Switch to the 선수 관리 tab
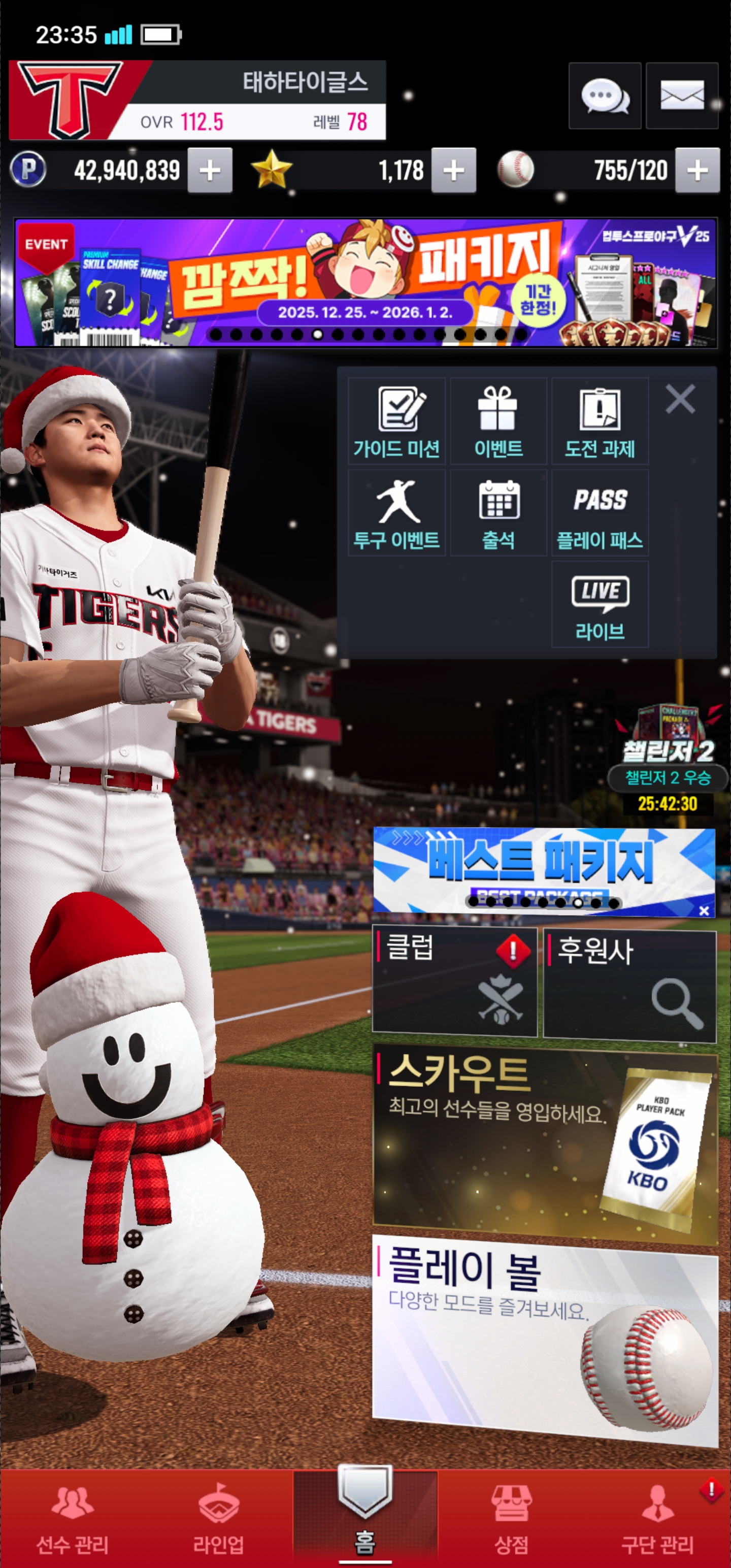Image resolution: width=731 pixels, height=1568 pixels. [x=73, y=1519]
